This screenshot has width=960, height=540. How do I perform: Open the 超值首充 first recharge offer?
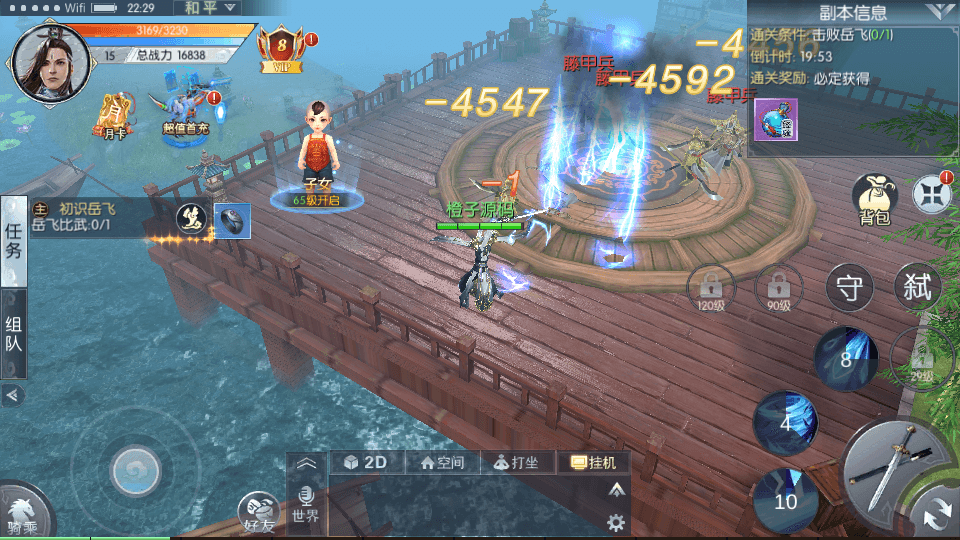(x=186, y=113)
